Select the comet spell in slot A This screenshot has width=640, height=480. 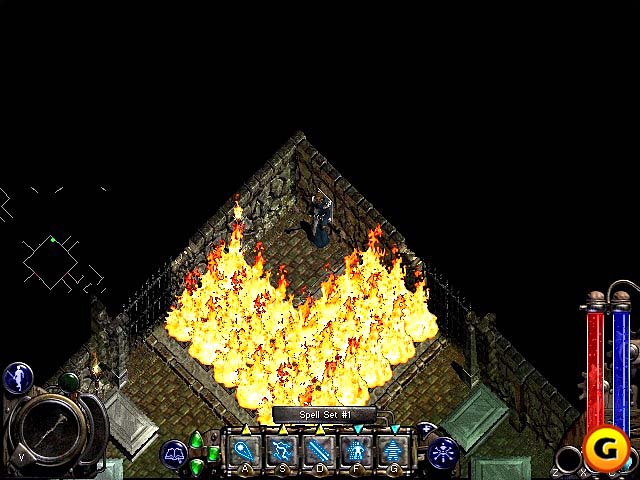246,450
